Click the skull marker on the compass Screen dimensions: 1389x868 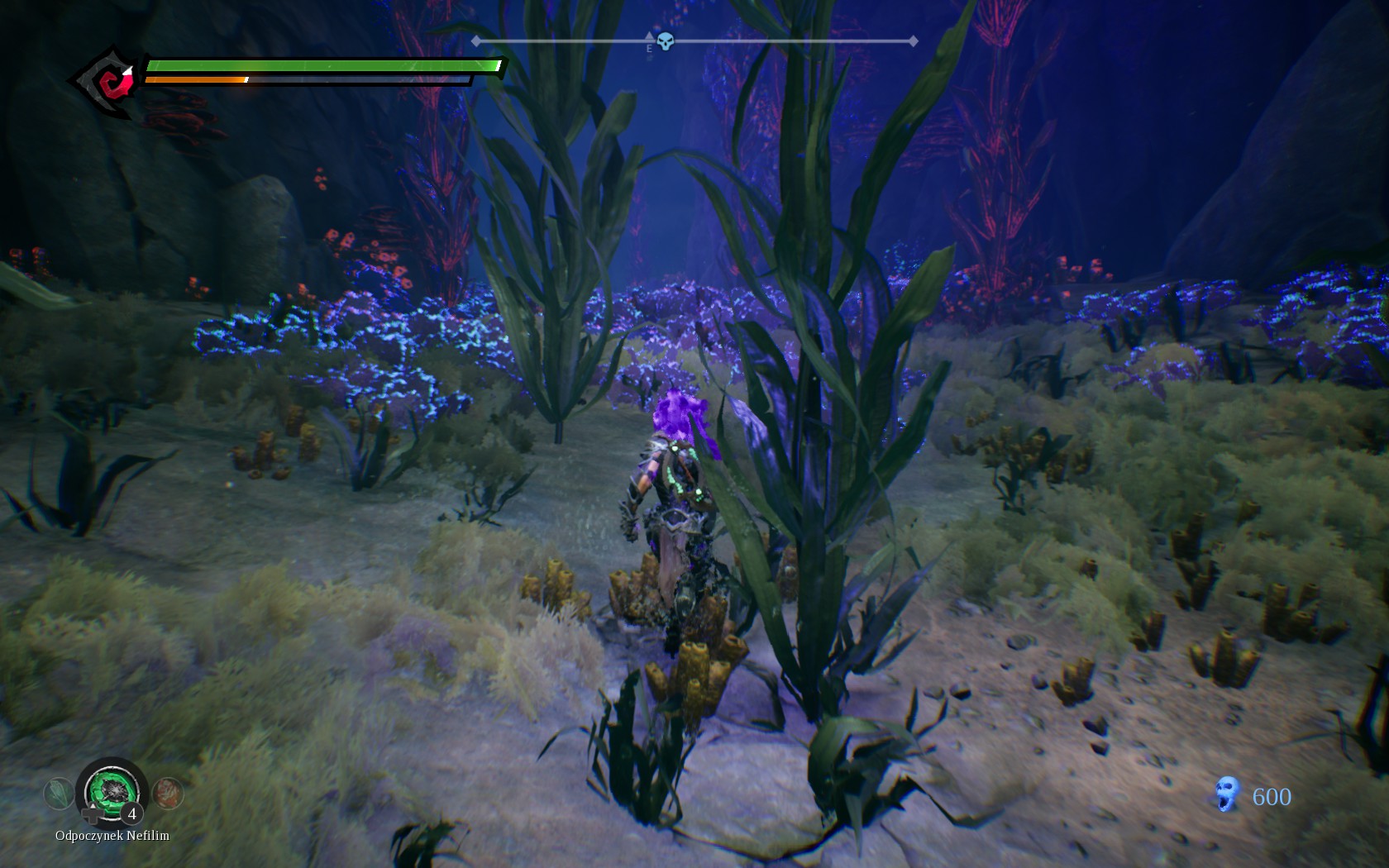[665, 41]
